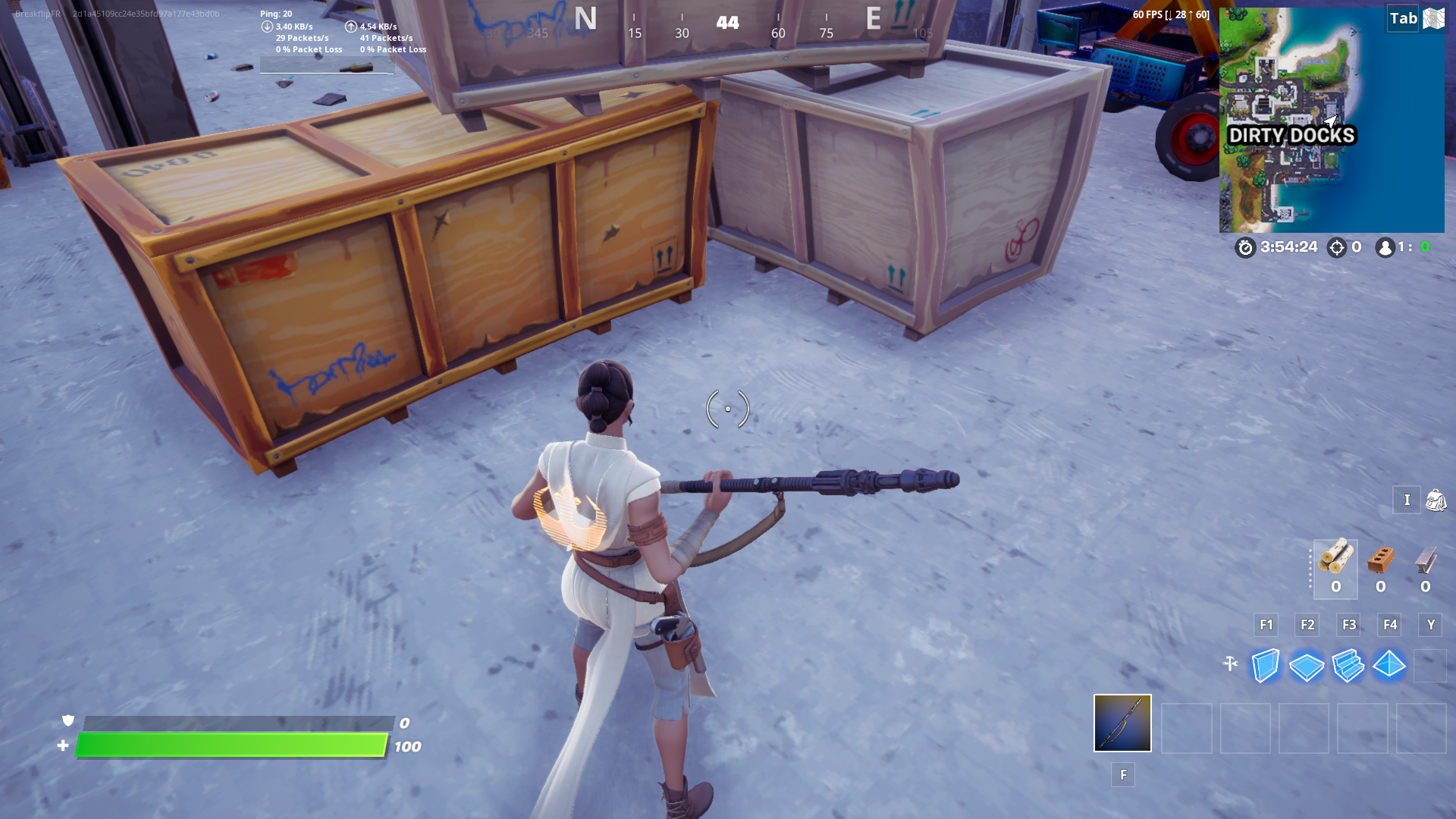
Task: Select the stairs build piece
Action: click(1348, 665)
